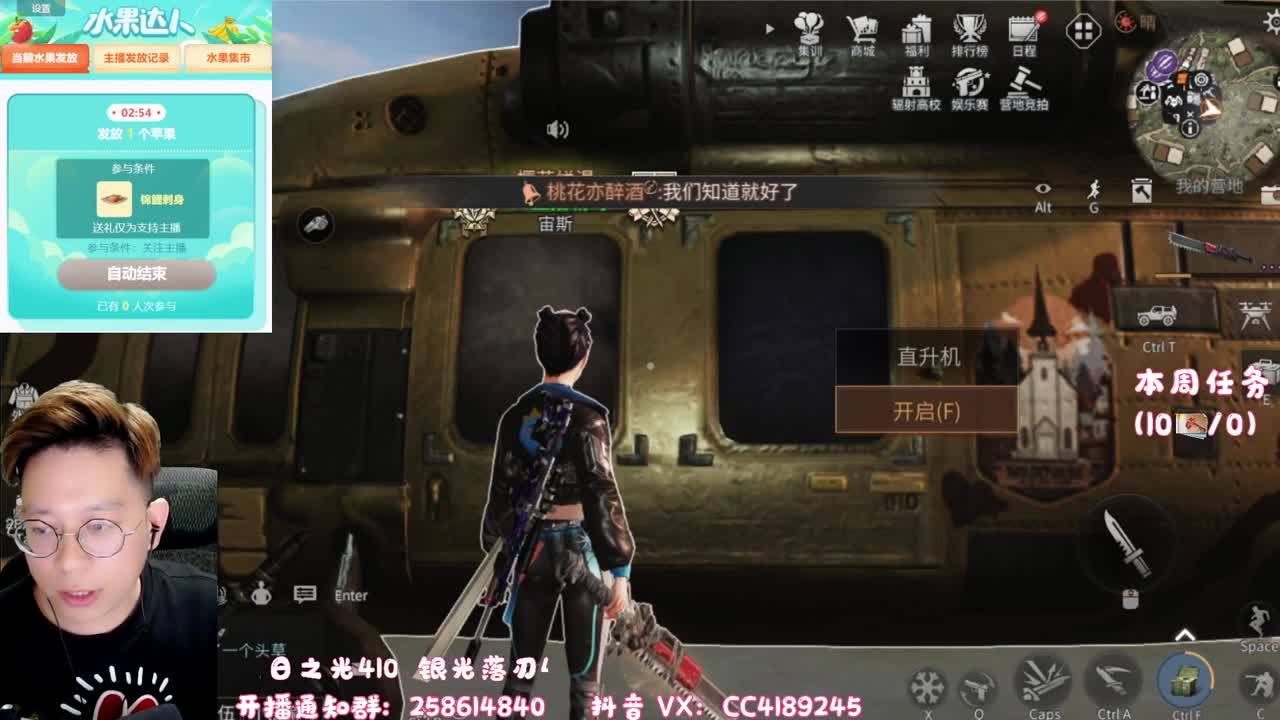Toggle the muted speaker icon above the chat
1280x720 pixels.
pos(557,128)
